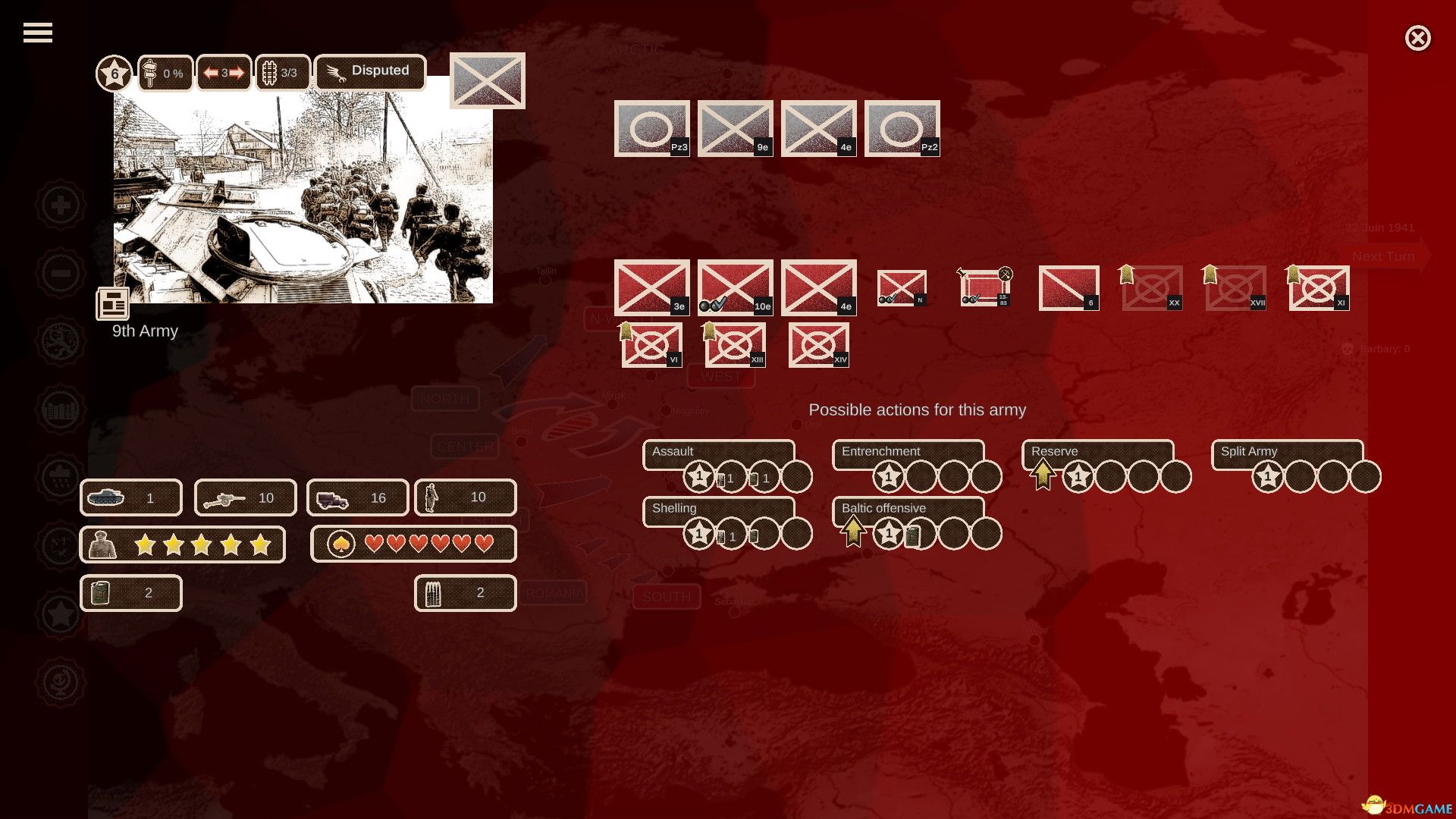
Task: Click the army flag thumbnail
Action: pyautogui.click(x=486, y=80)
